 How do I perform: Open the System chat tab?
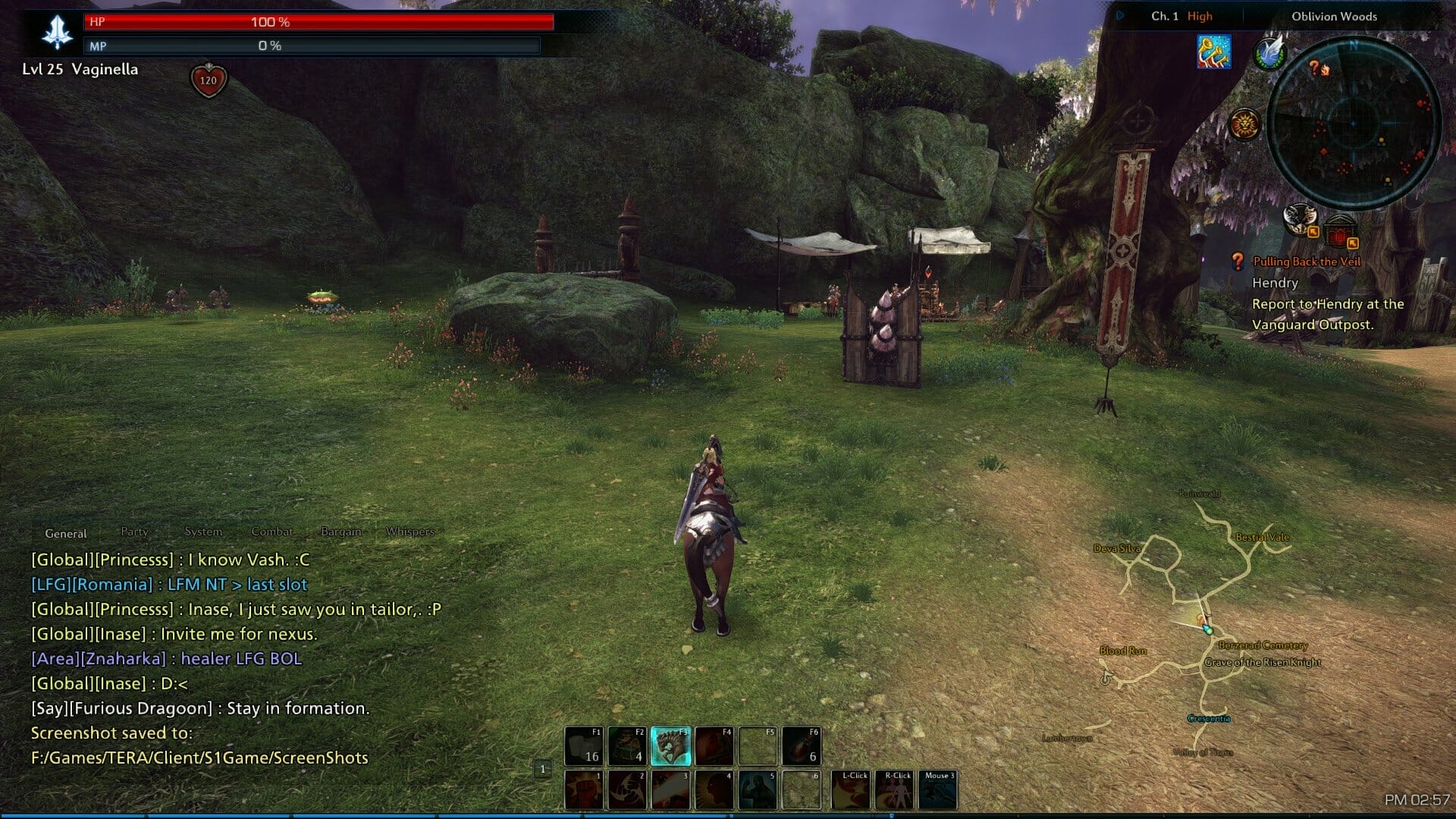[x=203, y=532]
